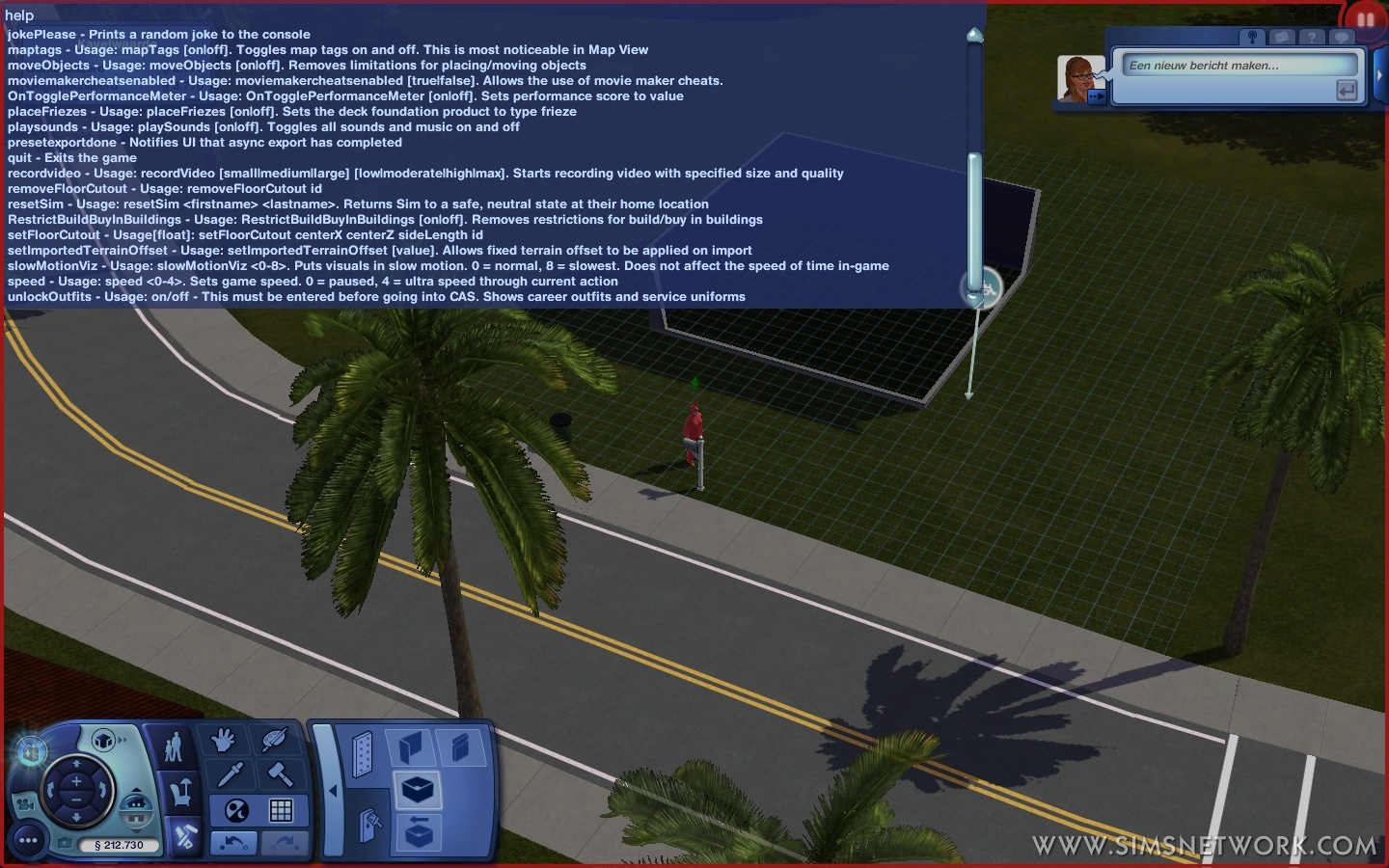
Task: Switch to the envelope messages tab
Action: [x=1282, y=38]
